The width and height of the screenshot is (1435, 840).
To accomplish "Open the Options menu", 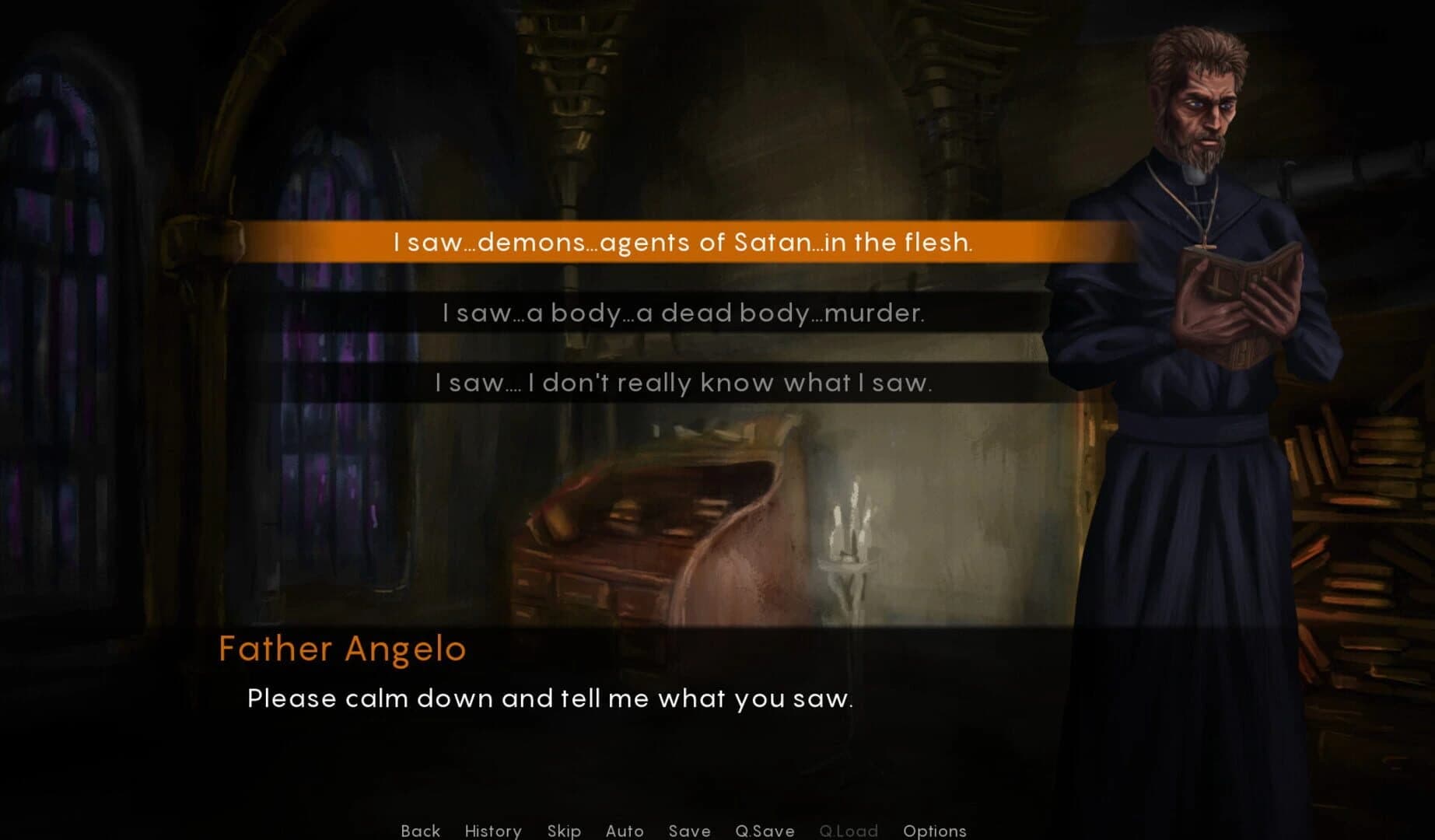I will pyautogui.click(x=936, y=831).
